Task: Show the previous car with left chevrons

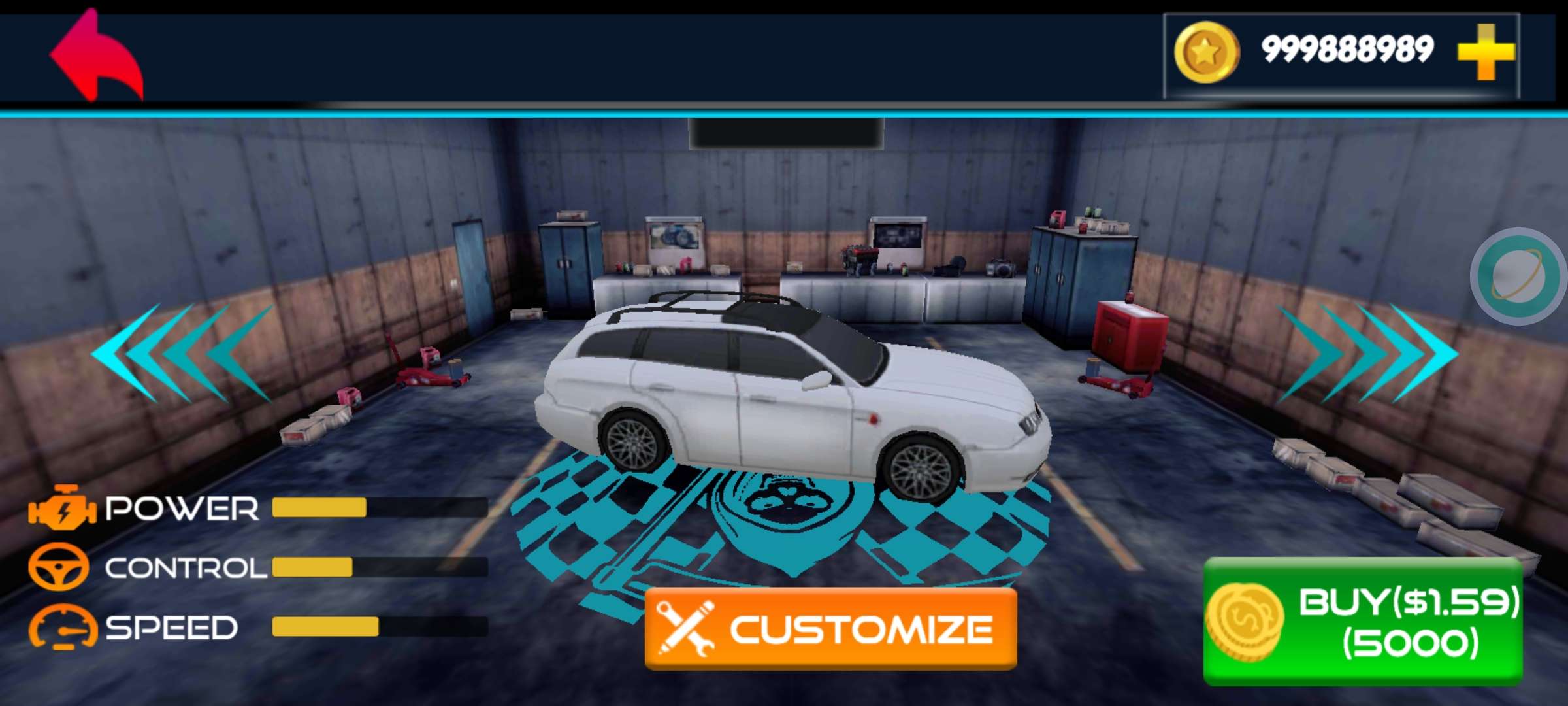Action: point(182,353)
